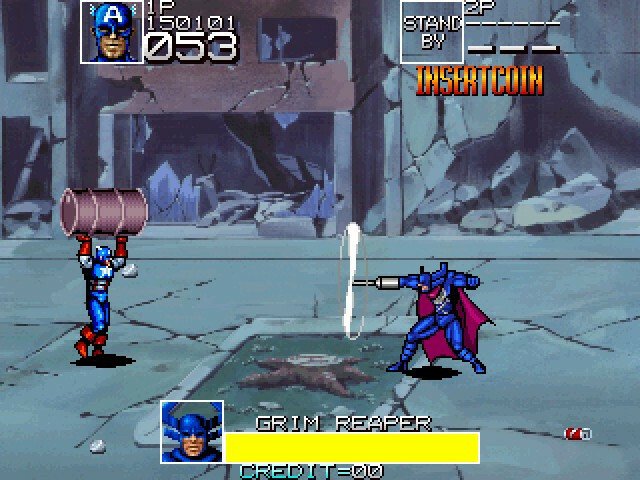Click the Captain America player one portrait
The height and width of the screenshot is (480, 640).
click(x=112, y=32)
